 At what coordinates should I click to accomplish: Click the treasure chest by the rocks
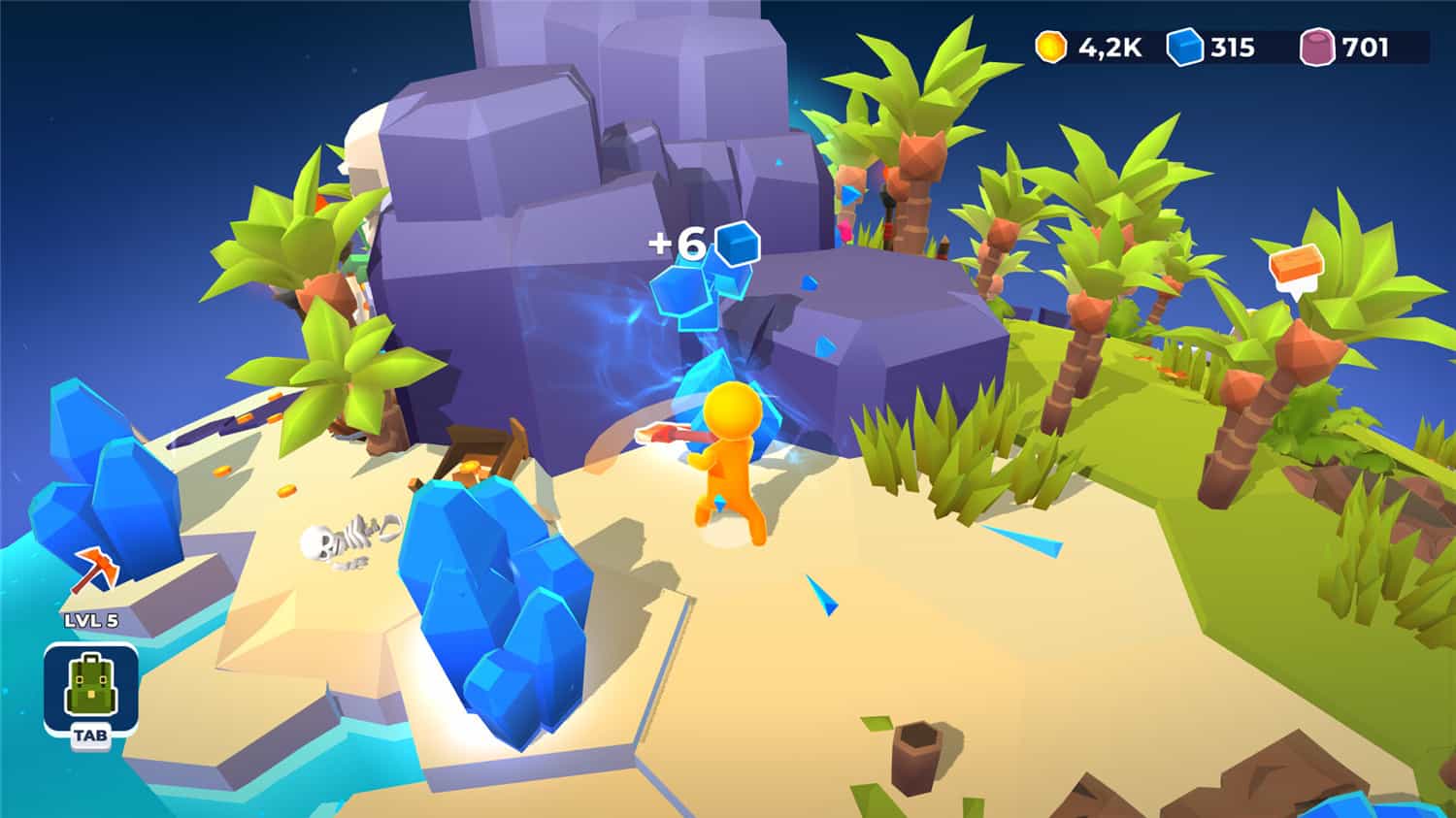480,446
